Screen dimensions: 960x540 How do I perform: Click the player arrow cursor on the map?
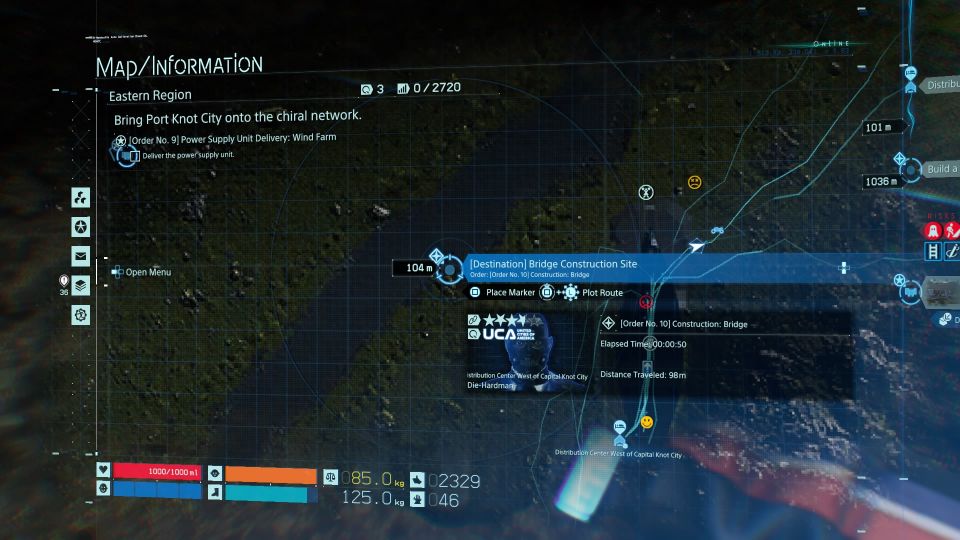(x=696, y=245)
